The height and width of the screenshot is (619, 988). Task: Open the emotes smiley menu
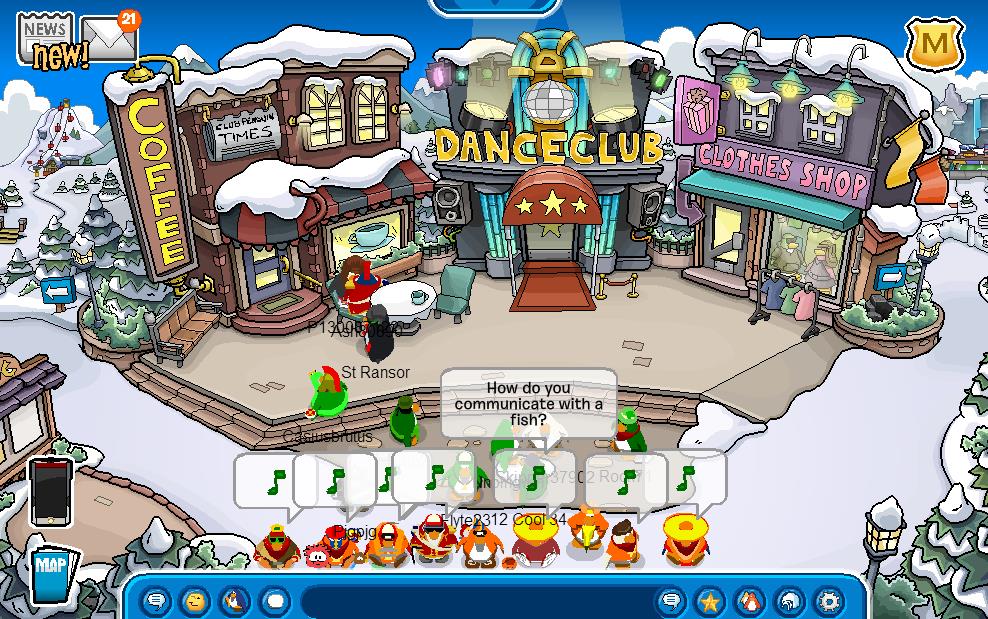(x=195, y=601)
